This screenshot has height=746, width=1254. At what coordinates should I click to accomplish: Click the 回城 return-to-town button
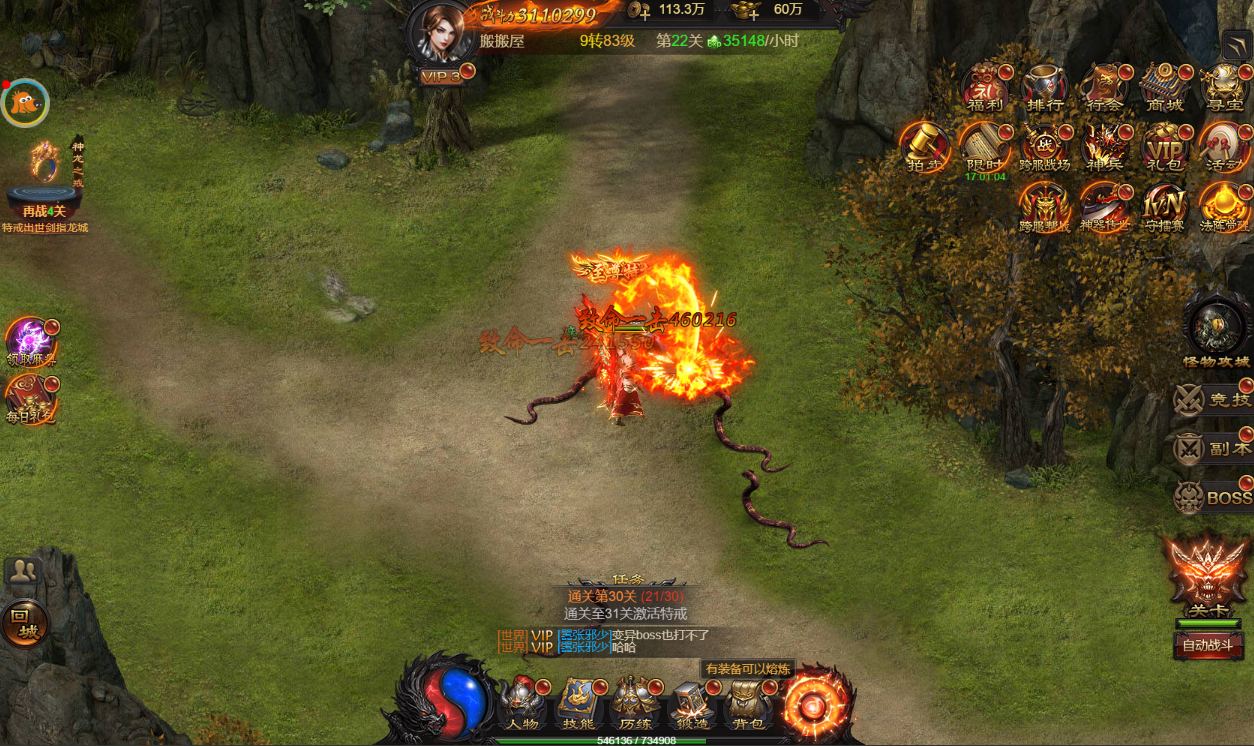pos(24,623)
